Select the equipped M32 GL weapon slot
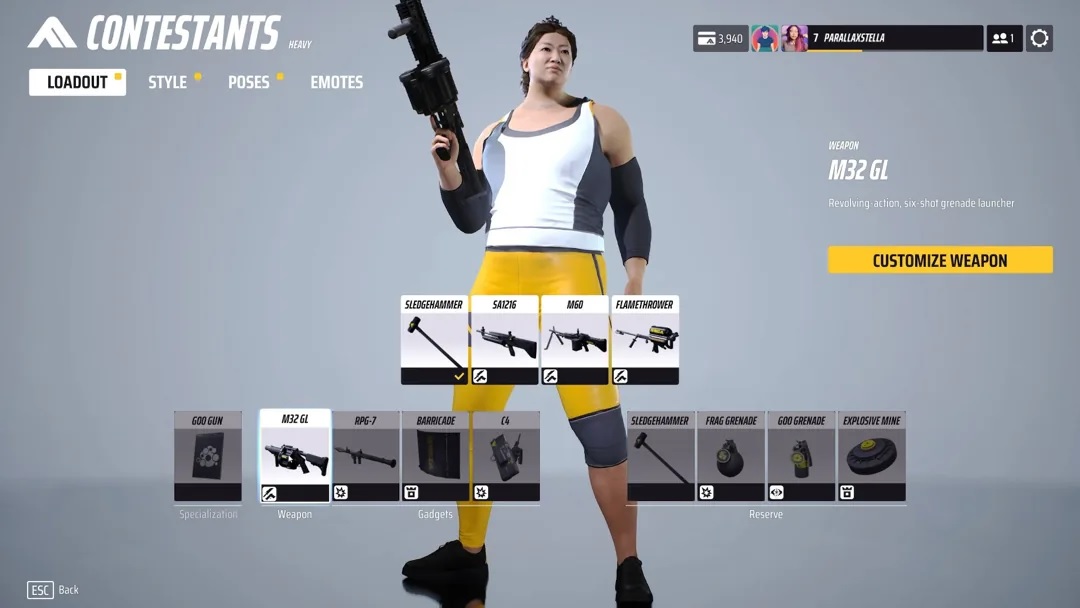1080x608 pixels. coord(295,456)
